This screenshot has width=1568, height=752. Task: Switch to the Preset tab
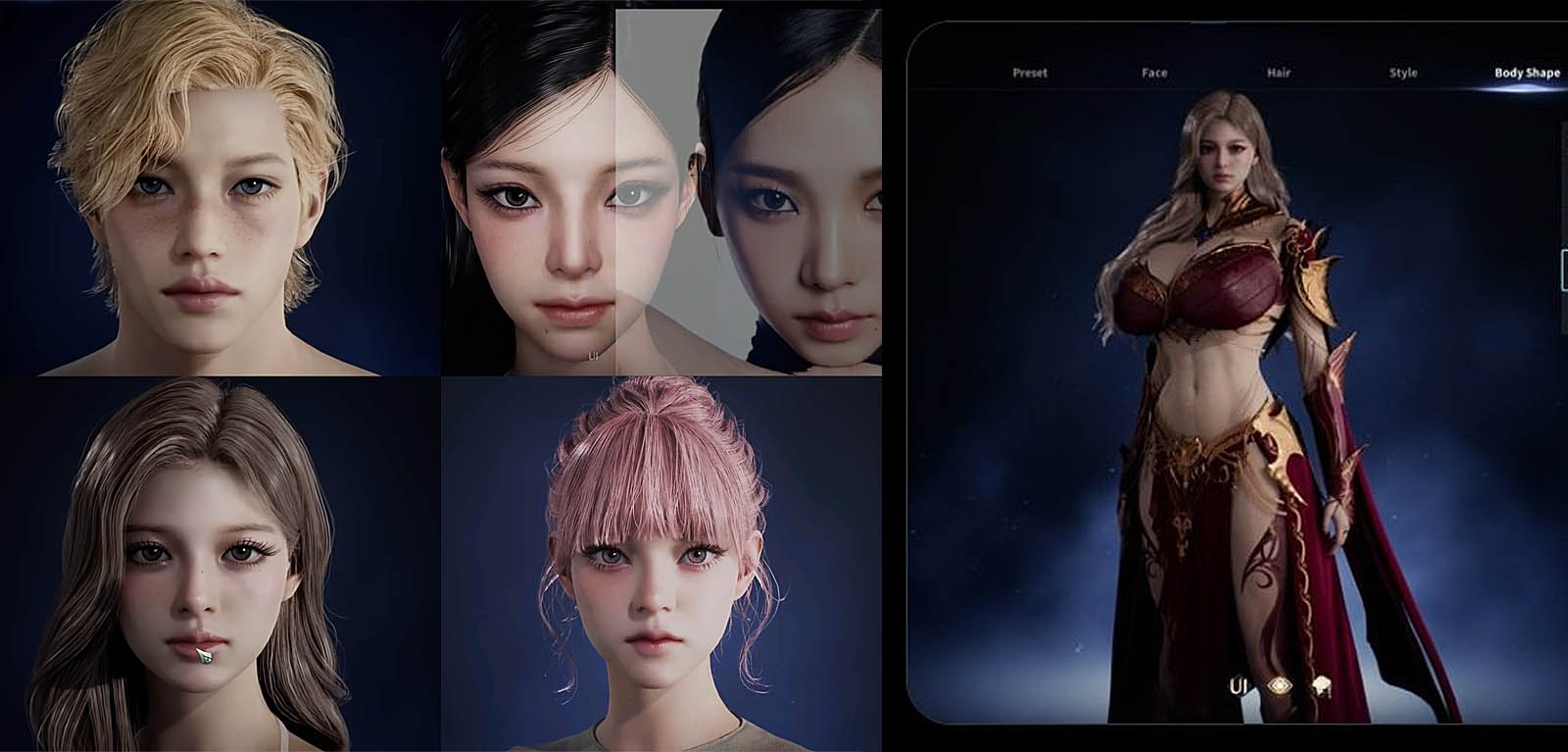tap(1029, 73)
